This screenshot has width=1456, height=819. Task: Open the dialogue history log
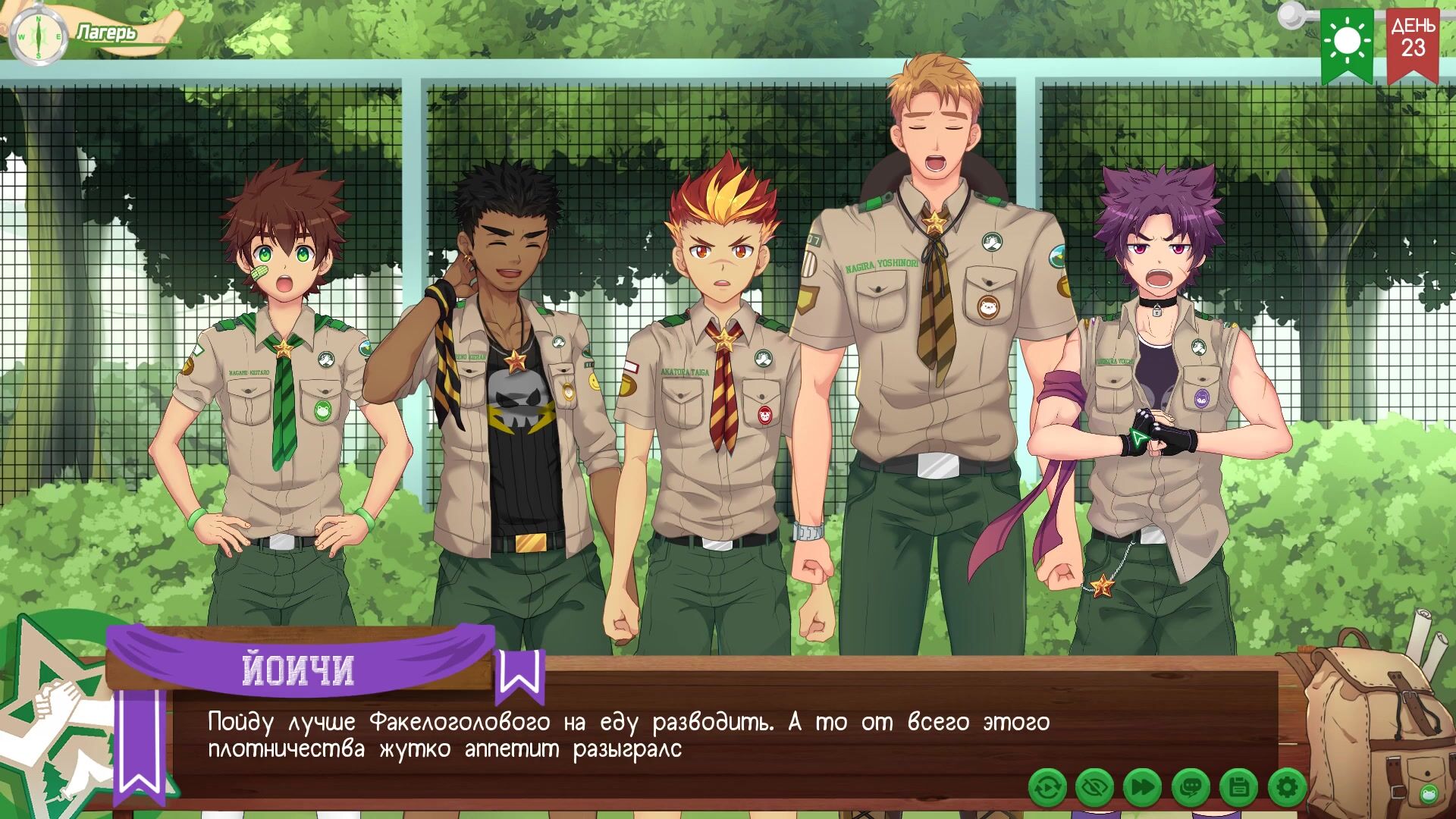click(1191, 788)
